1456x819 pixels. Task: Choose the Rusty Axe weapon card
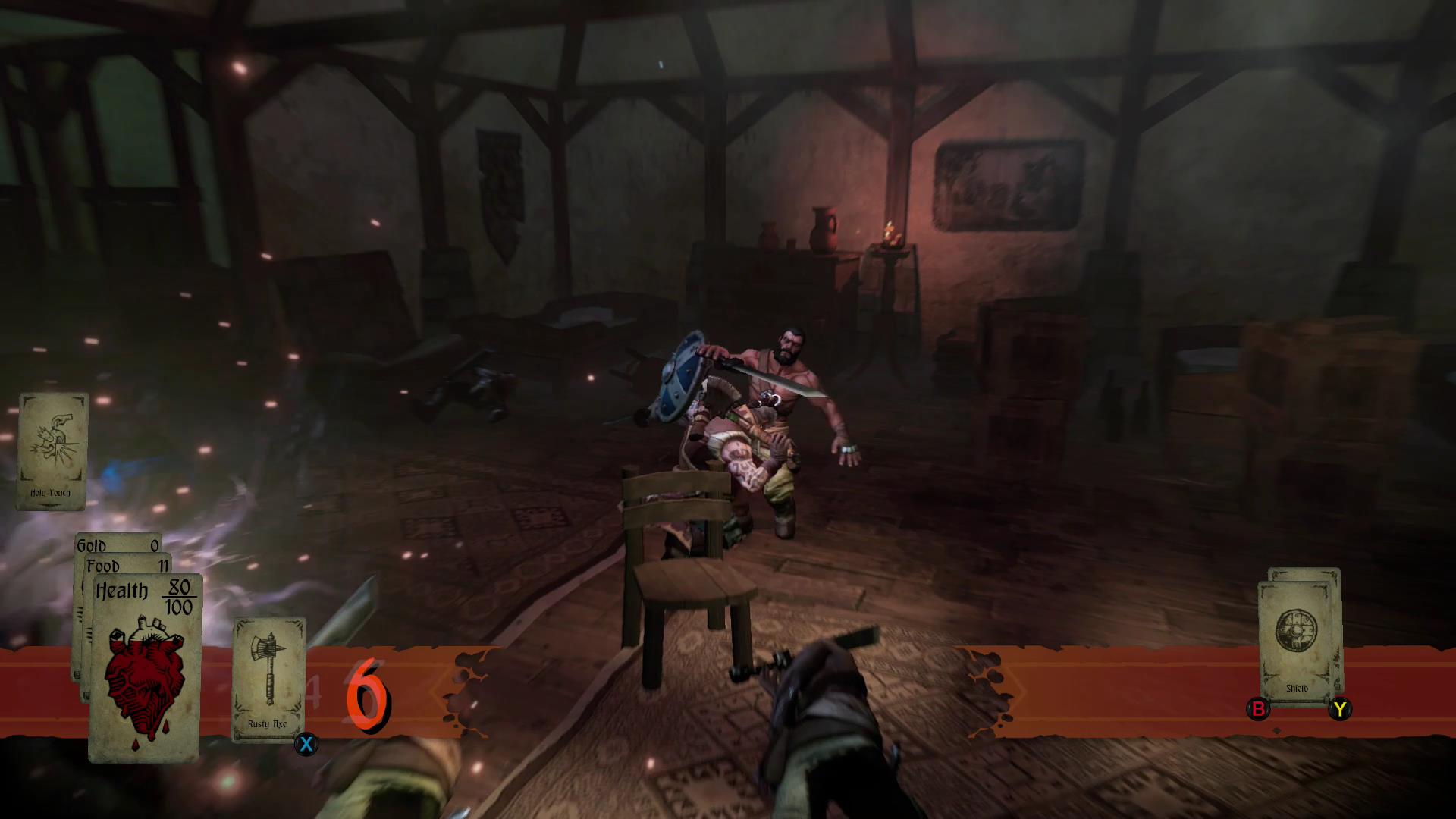click(x=268, y=679)
